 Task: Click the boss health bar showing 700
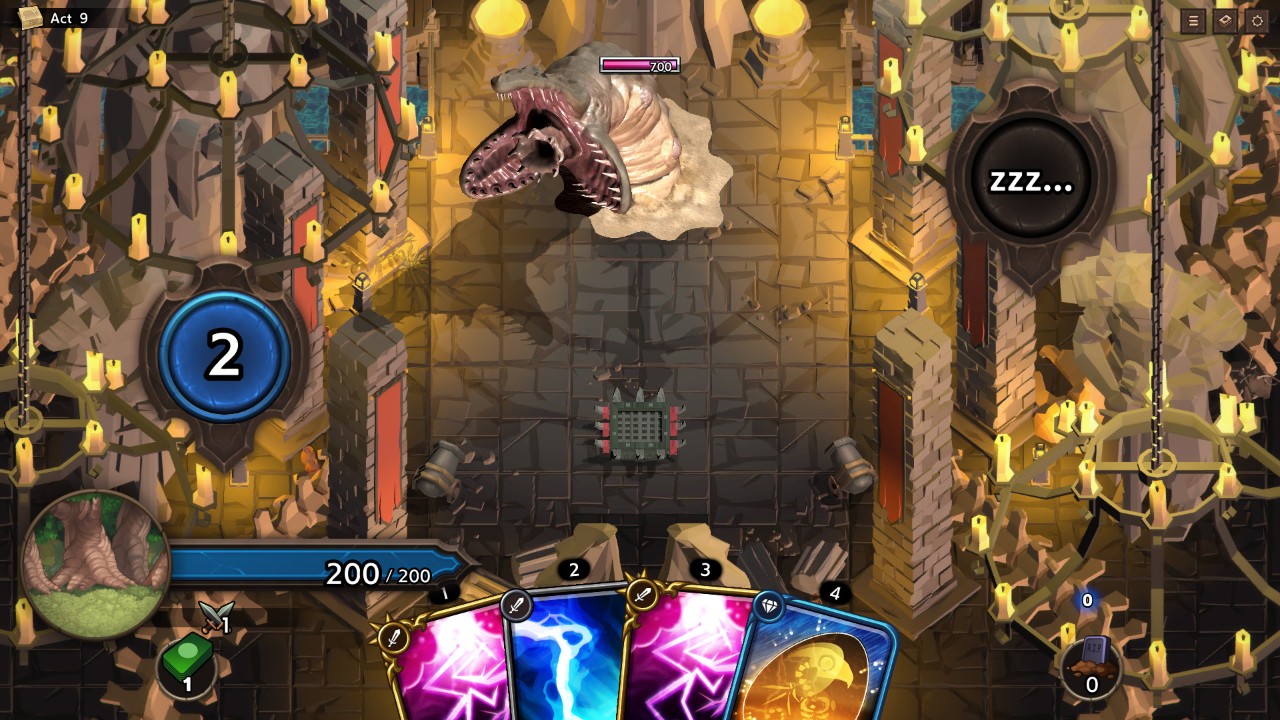click(640, 66)
